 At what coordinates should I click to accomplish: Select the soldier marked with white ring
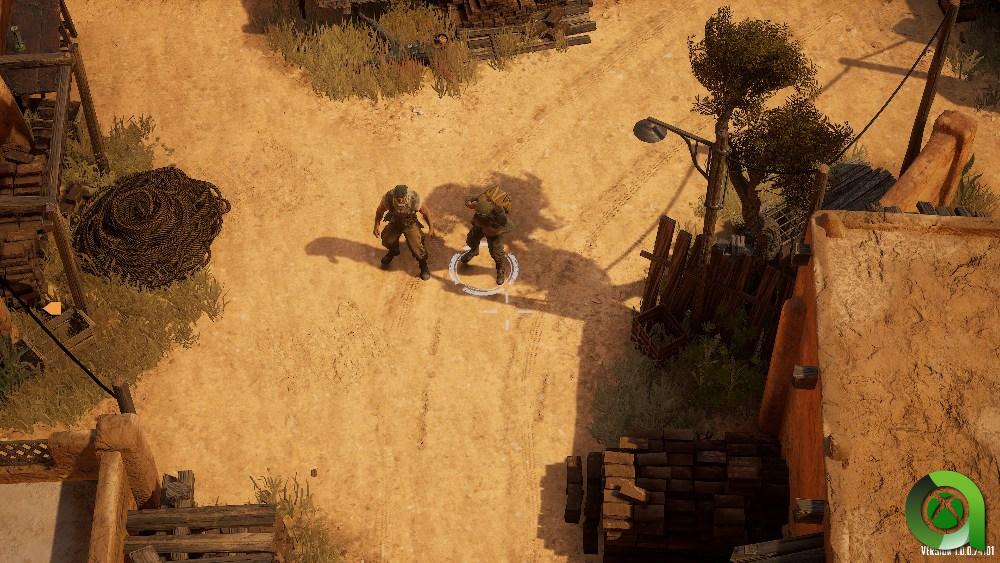point(486,235)
